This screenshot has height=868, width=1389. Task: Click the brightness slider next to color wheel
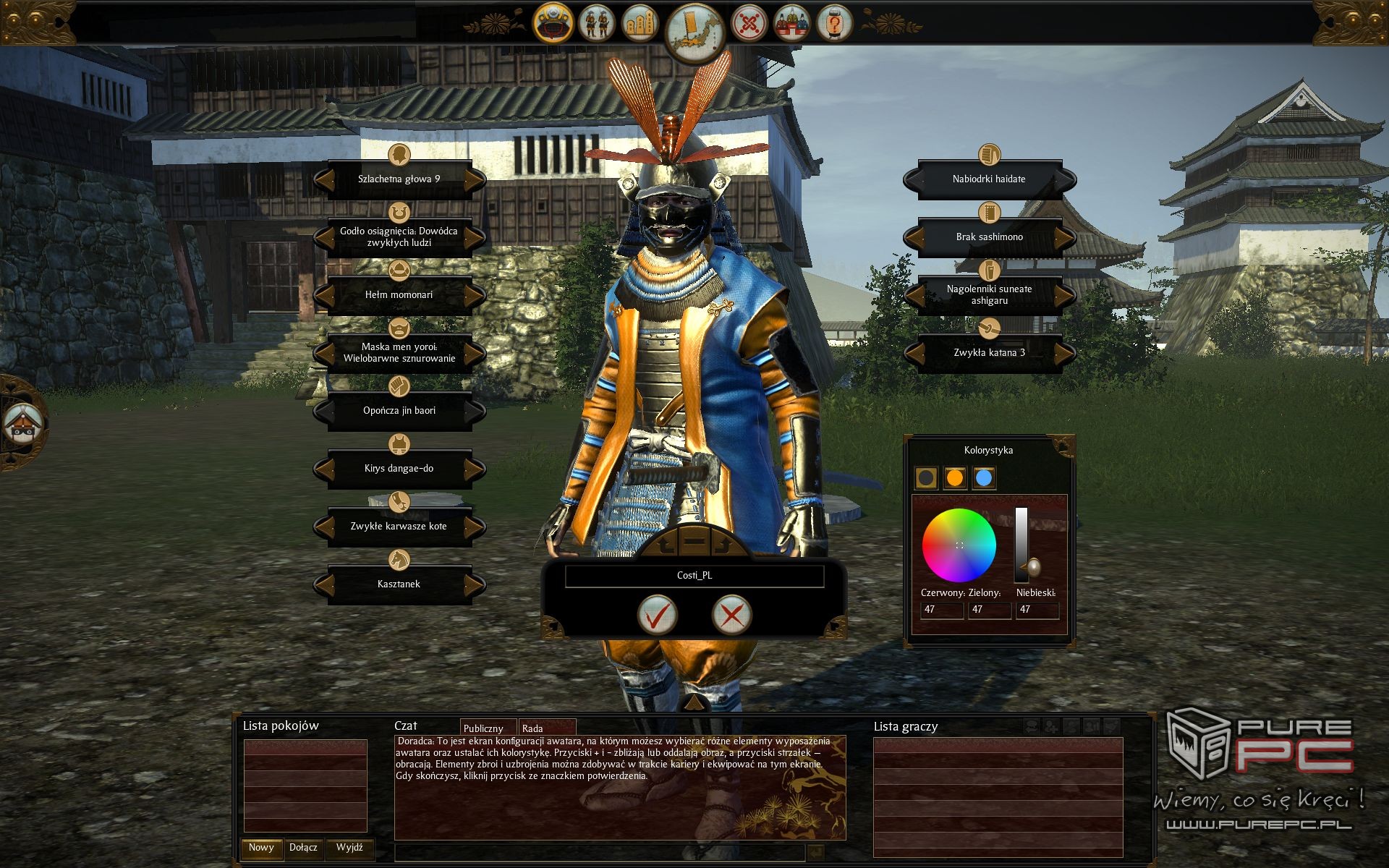1021,542
